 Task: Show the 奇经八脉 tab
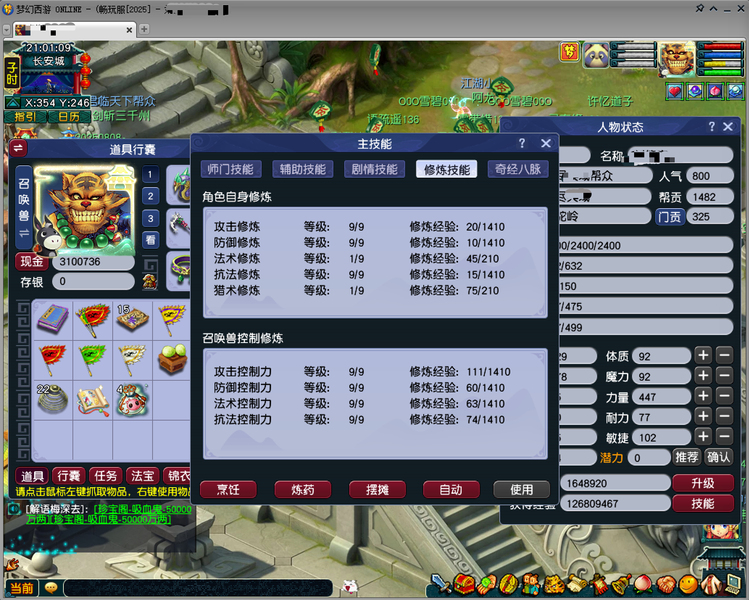(x=517, y=169)
